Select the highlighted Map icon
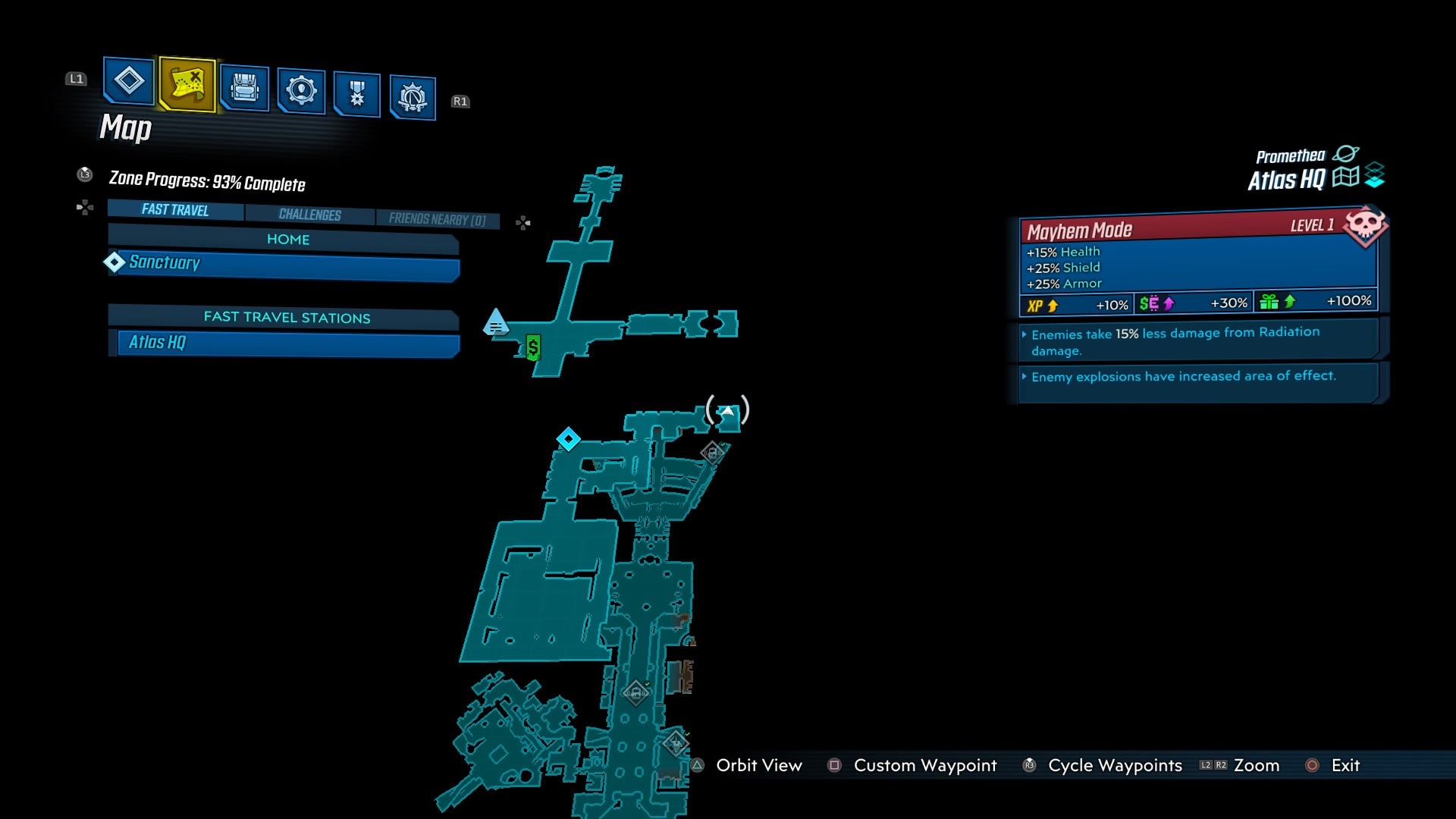The image size is (1456, 819). (185, 83)
